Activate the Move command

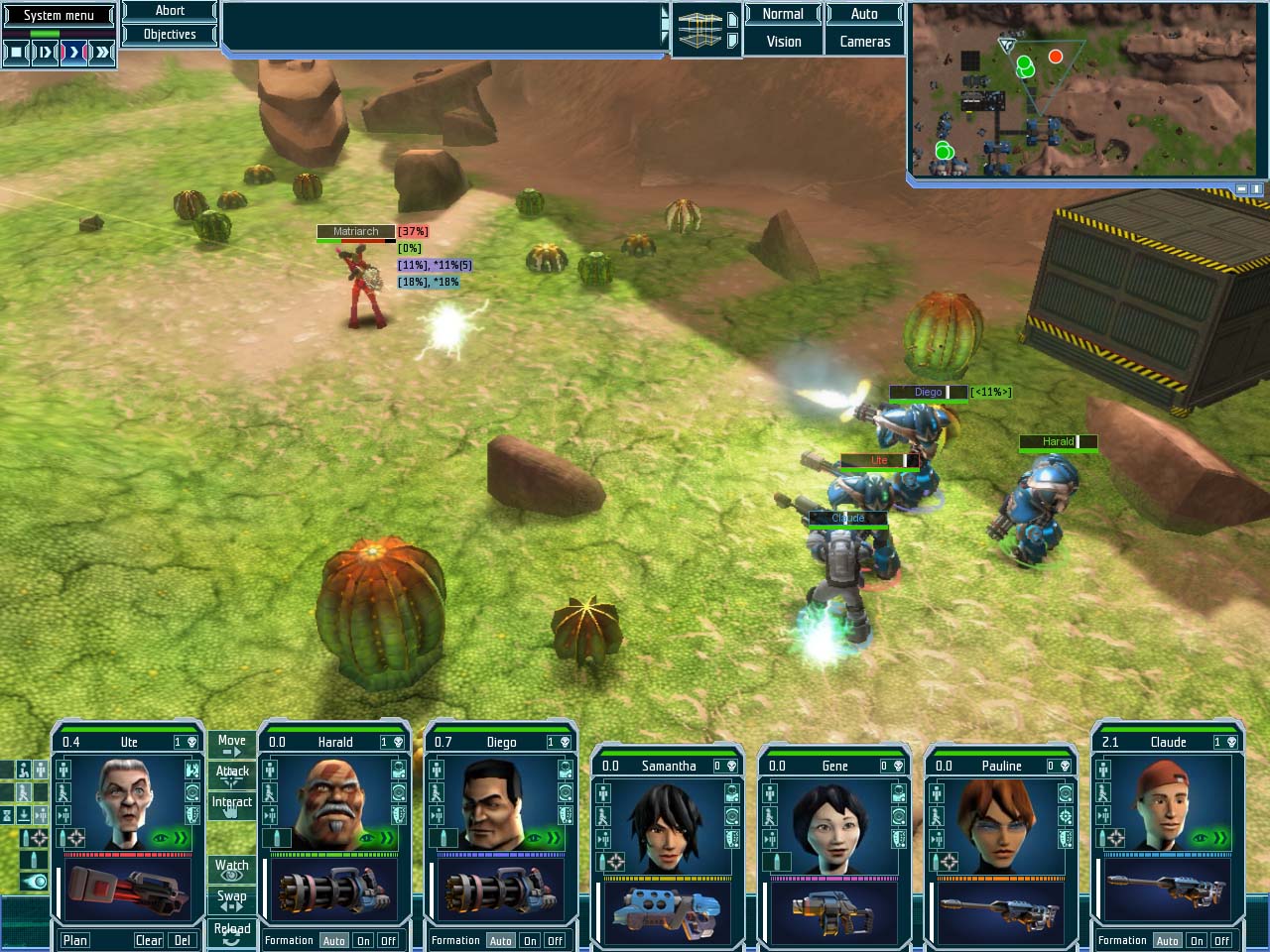(231, 744)
